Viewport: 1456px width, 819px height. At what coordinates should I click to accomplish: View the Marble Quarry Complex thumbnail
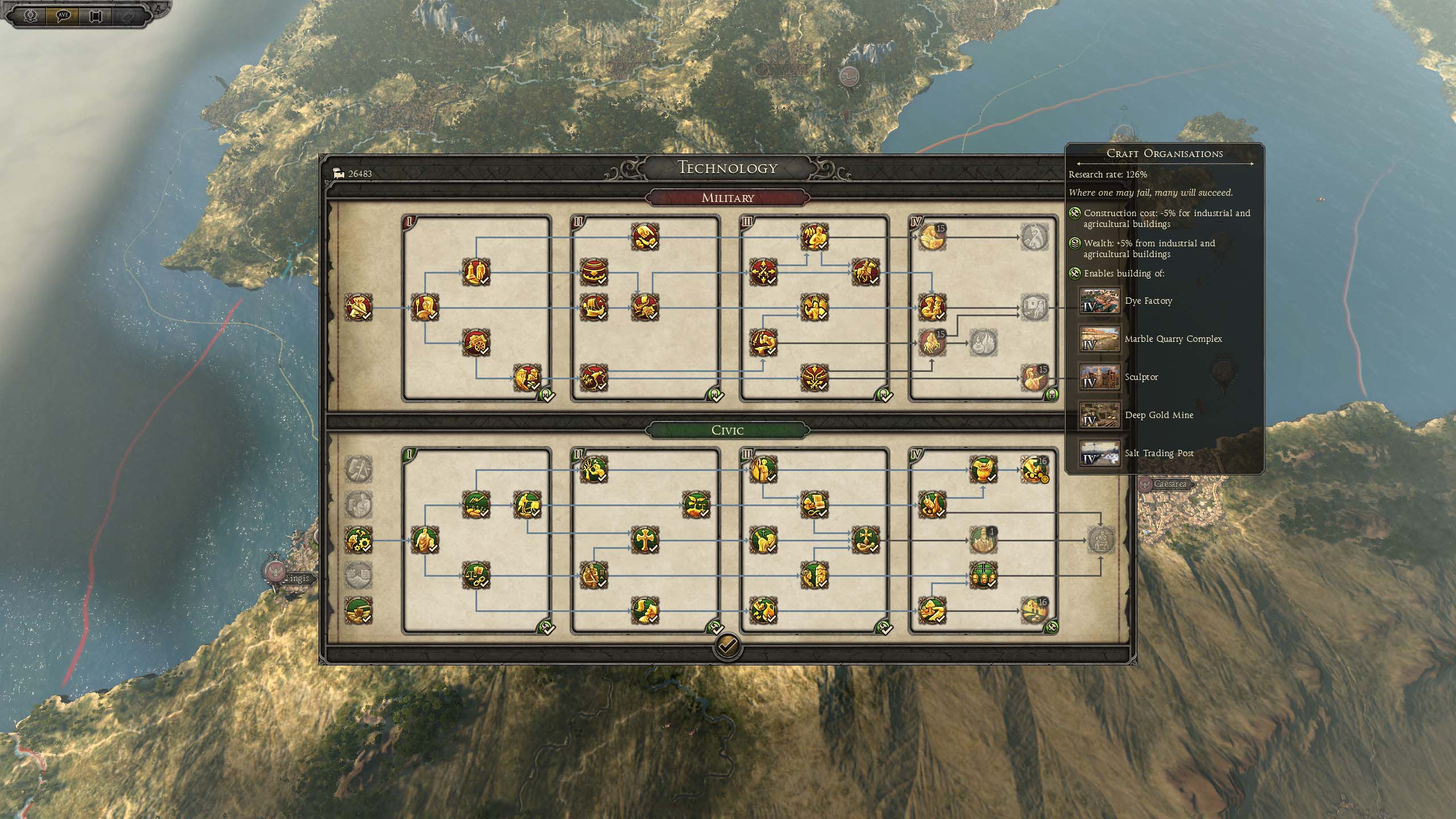(1099, 339)
